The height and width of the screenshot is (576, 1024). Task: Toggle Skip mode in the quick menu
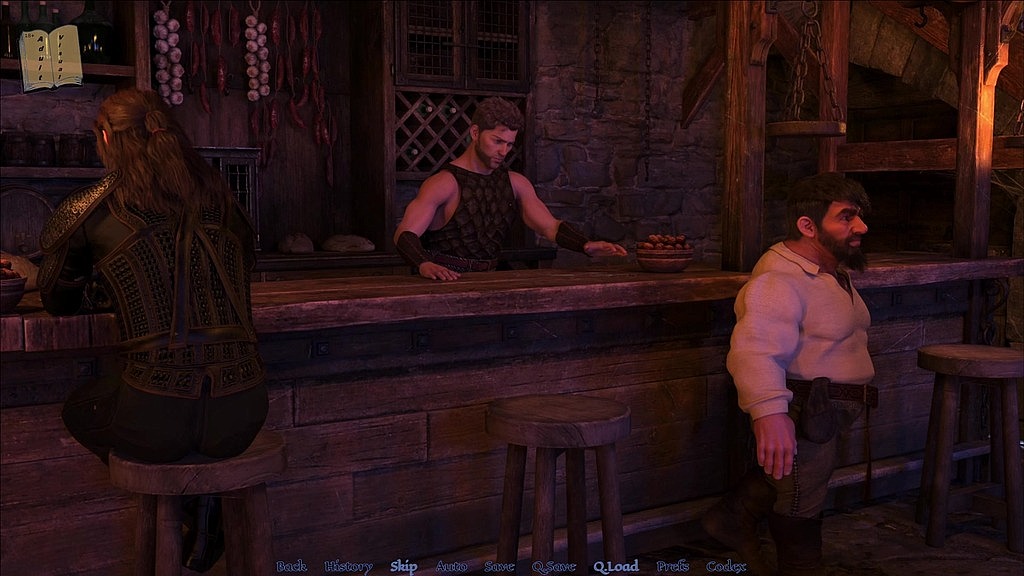[404, 566]
